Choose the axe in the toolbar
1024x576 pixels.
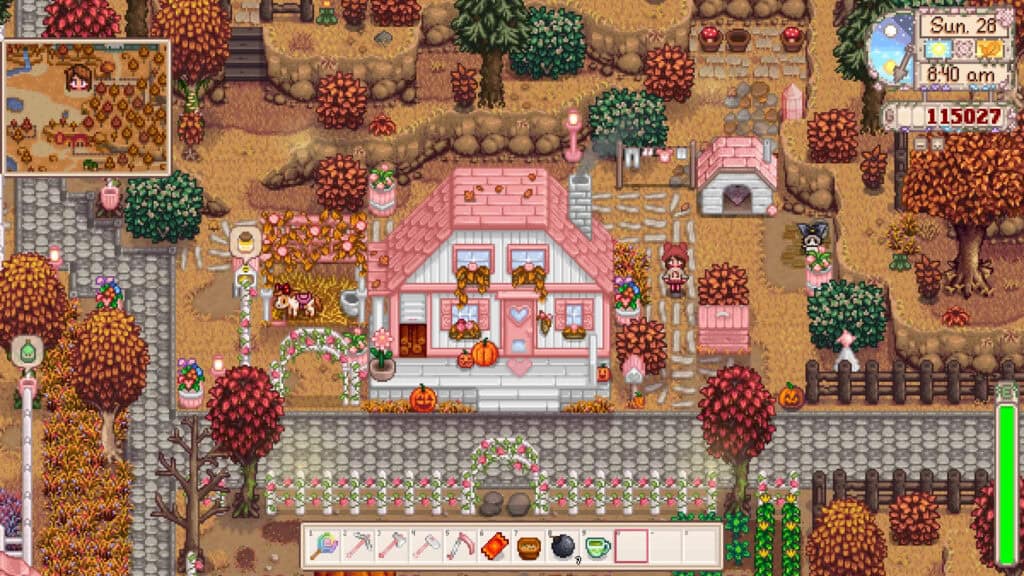pyautogui.click(x=393, y=546)
